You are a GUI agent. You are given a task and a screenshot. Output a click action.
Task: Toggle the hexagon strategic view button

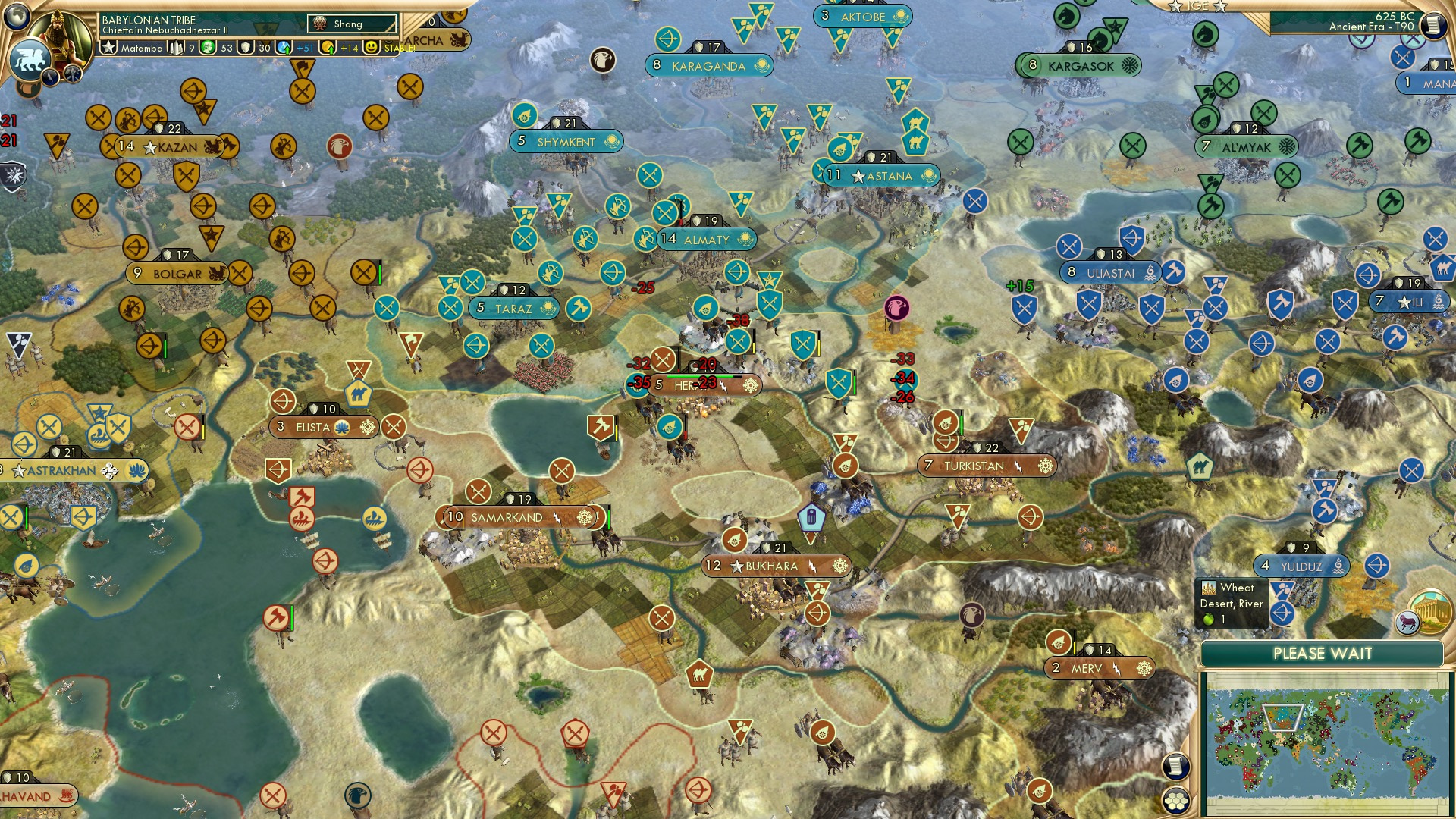[x=1175, y=800]
